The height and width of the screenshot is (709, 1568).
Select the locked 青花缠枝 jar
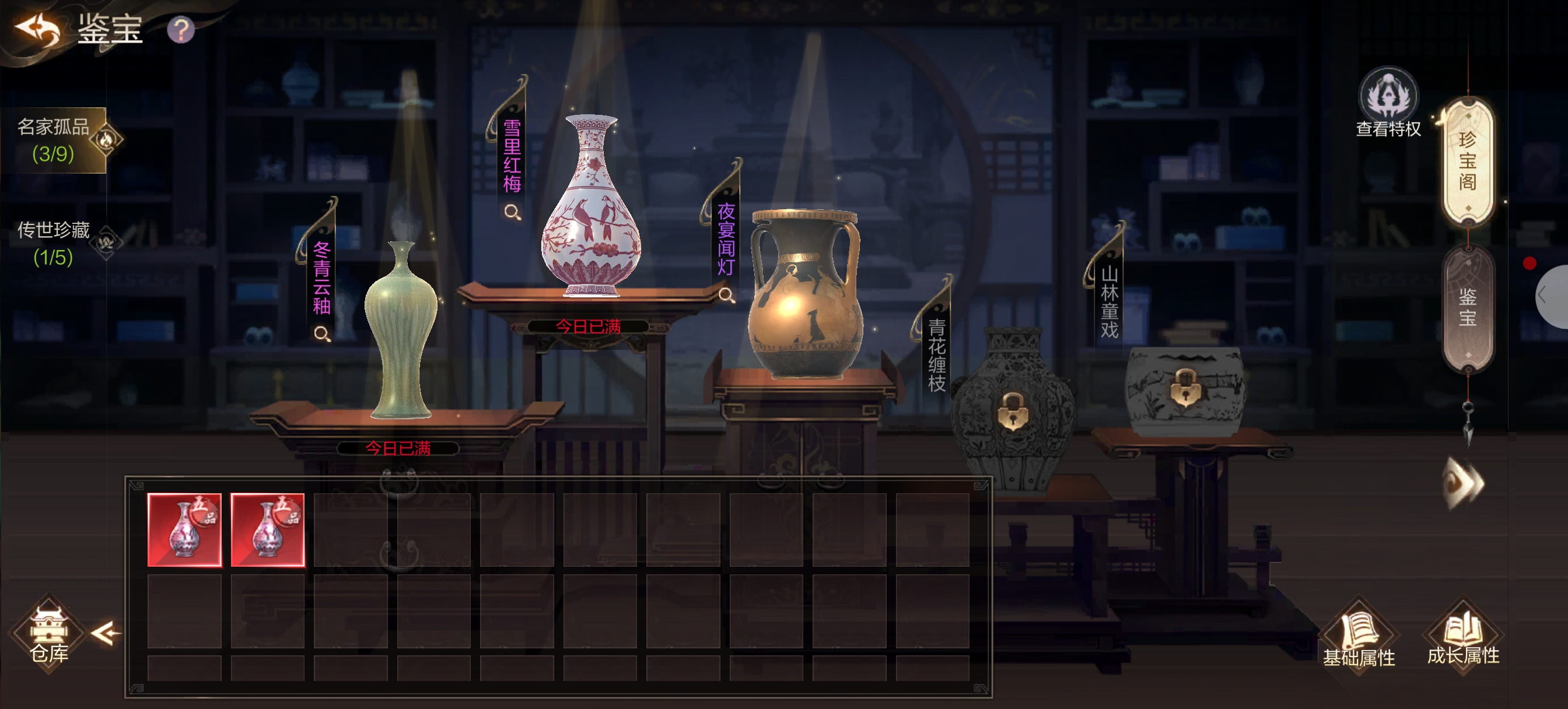[1012, 412]
